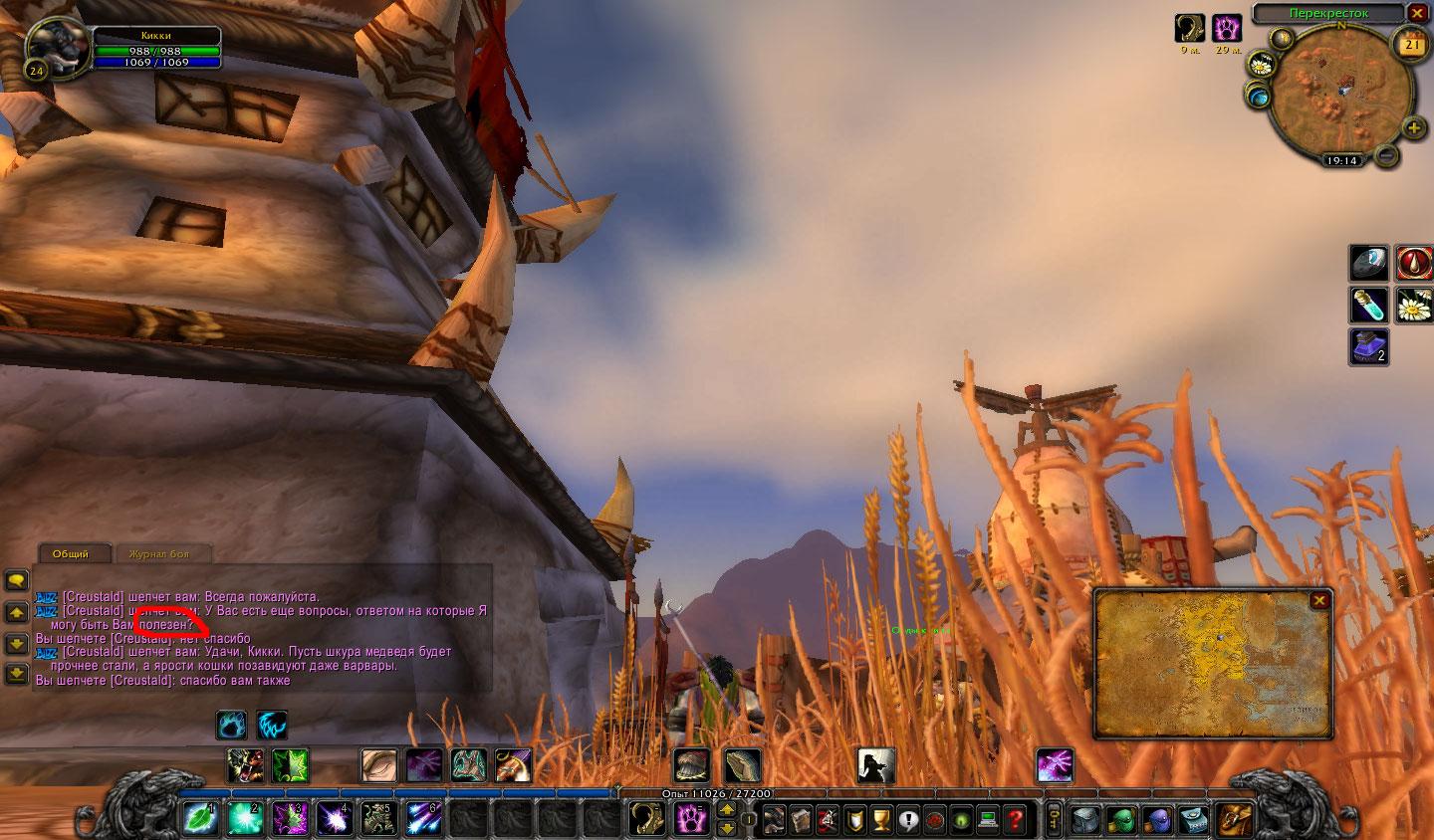
Task: Open the computer icon game menu
Action: click(x=988, y=820)
